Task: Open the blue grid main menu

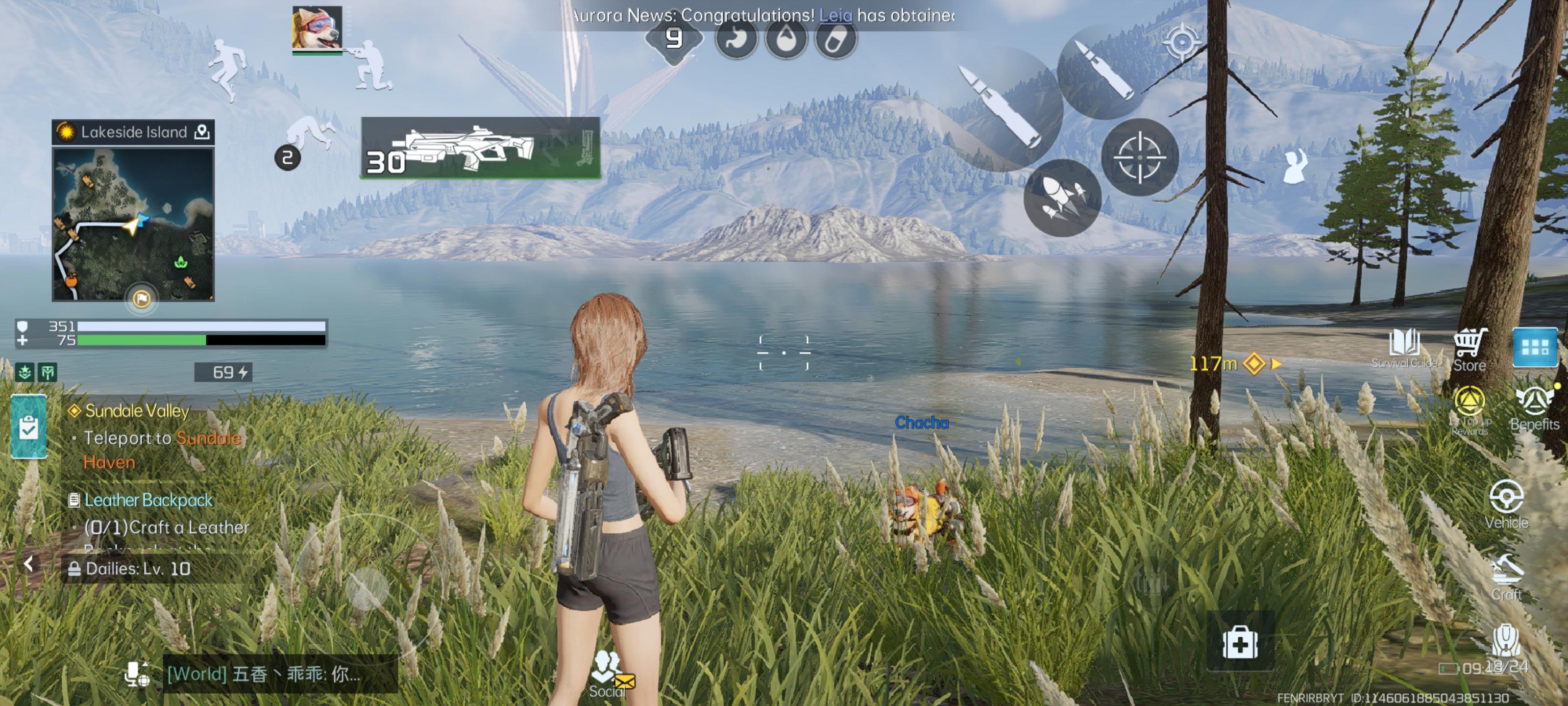Action: 1535,347
